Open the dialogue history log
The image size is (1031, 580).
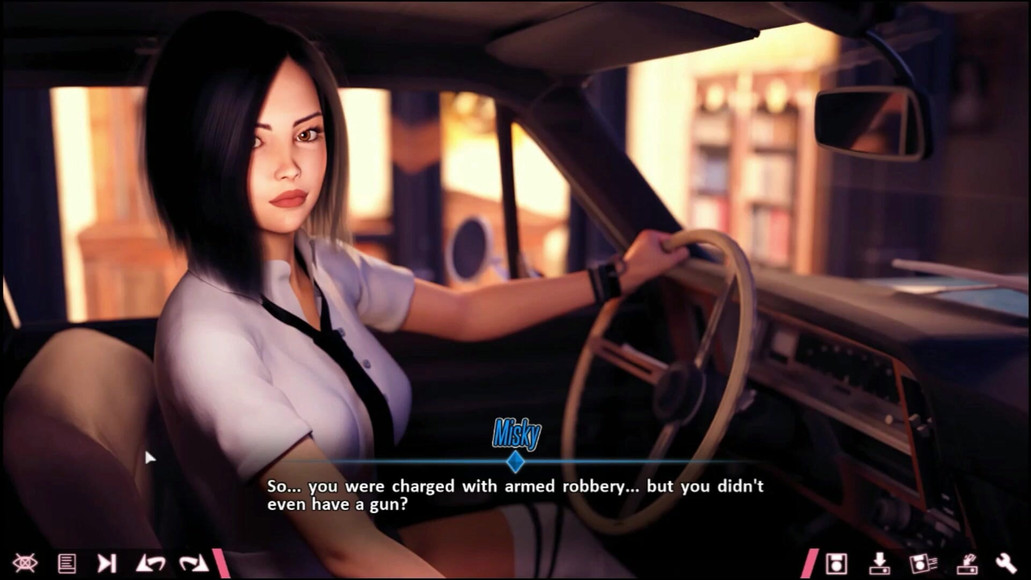pos(67,563)
